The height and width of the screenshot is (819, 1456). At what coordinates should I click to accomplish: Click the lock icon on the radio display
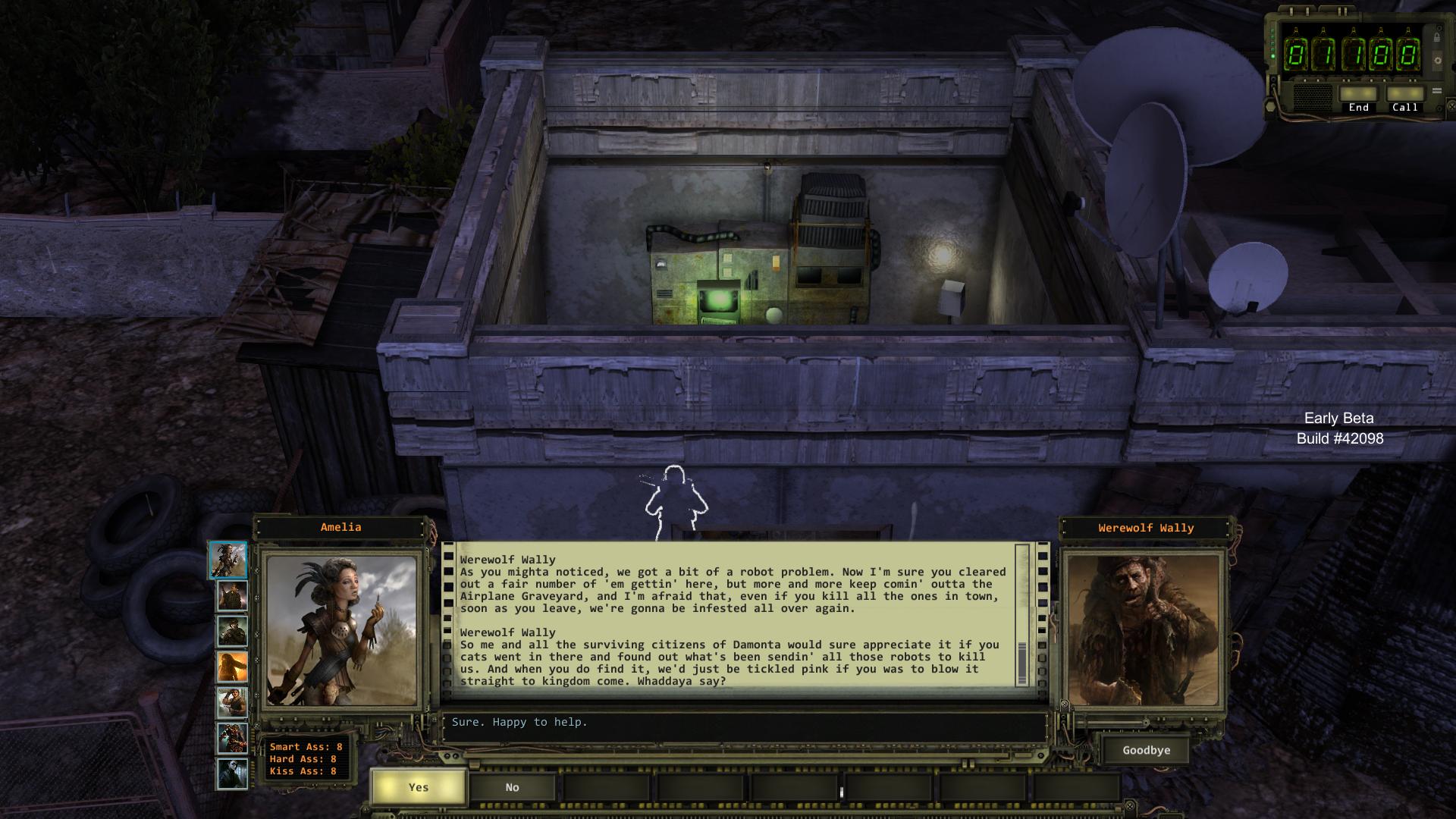click(x=1437, y=36)
